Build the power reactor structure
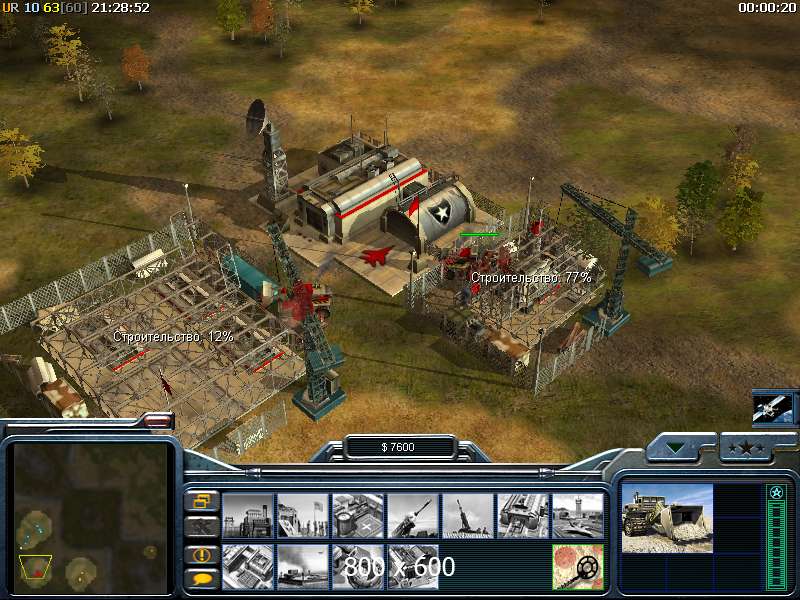This screenshot has height=600, width=800. tap(248, 515)
